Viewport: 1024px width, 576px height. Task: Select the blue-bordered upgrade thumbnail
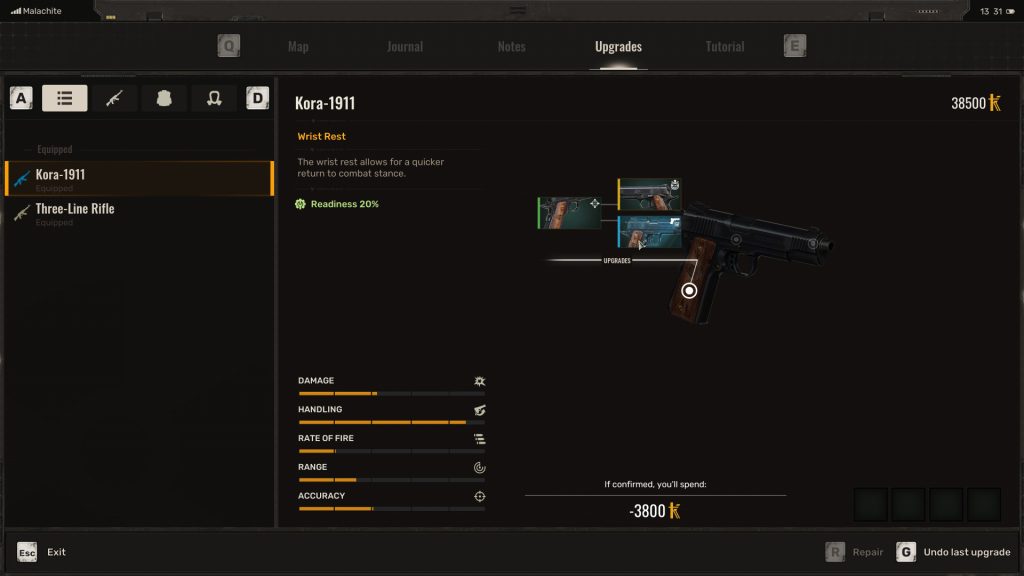tap(650, 232)
